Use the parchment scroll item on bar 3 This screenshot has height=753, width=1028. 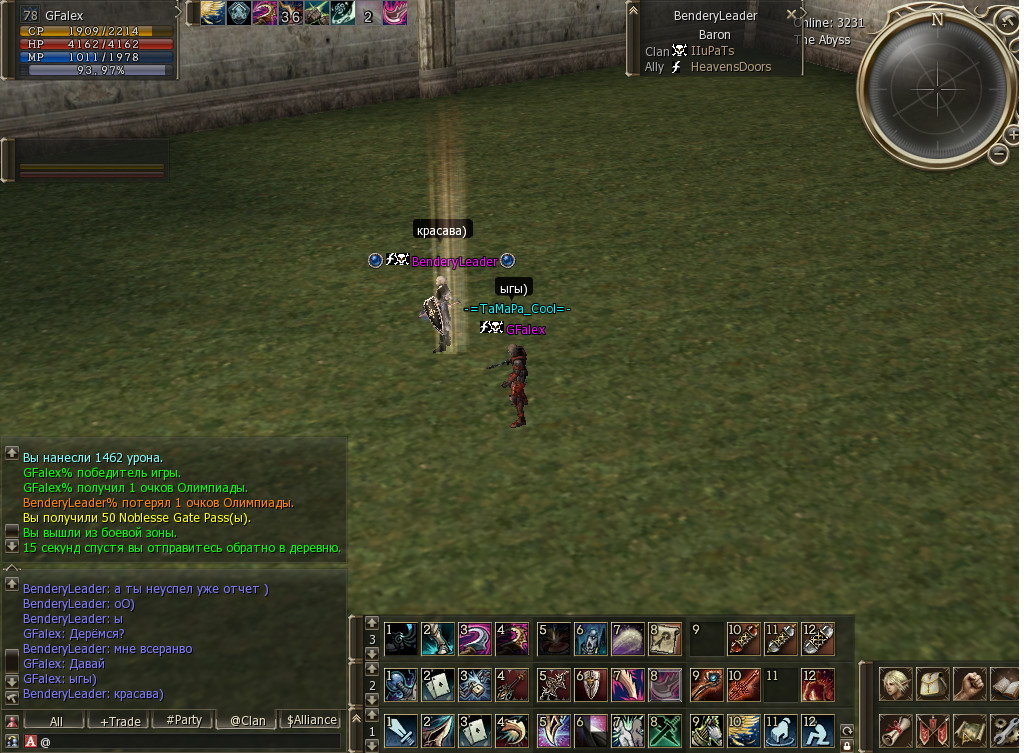(666, 637)
